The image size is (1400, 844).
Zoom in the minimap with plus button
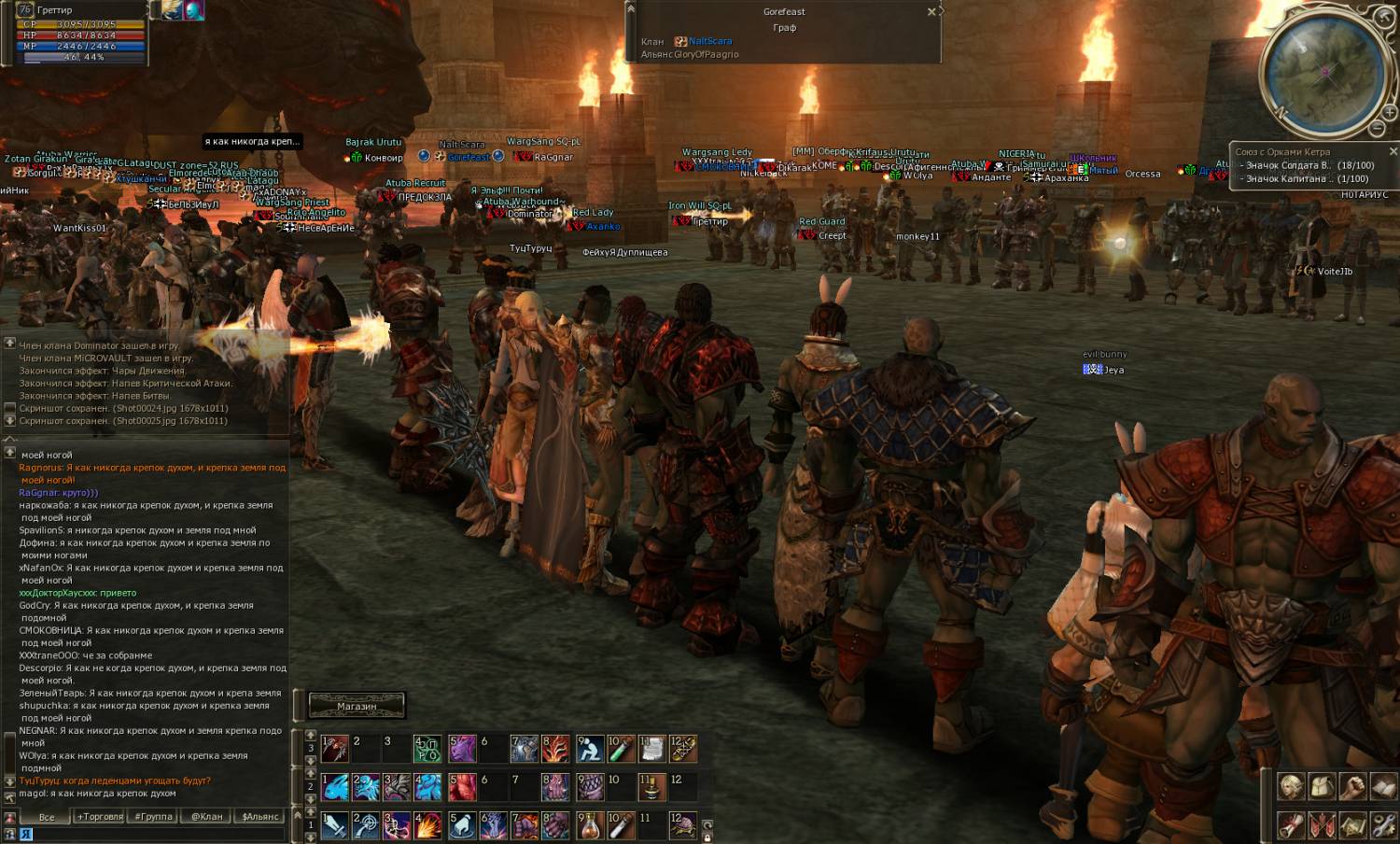tap(1389, 114)
